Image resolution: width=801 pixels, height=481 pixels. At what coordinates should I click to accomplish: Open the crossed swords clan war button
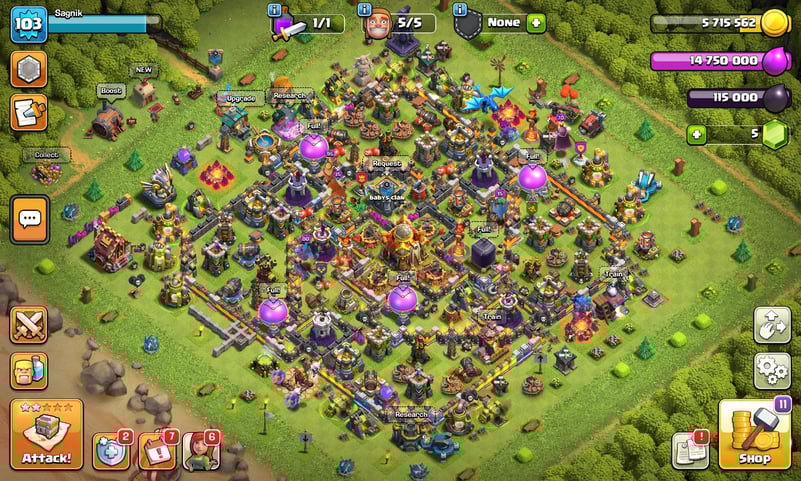pos(30,324)
